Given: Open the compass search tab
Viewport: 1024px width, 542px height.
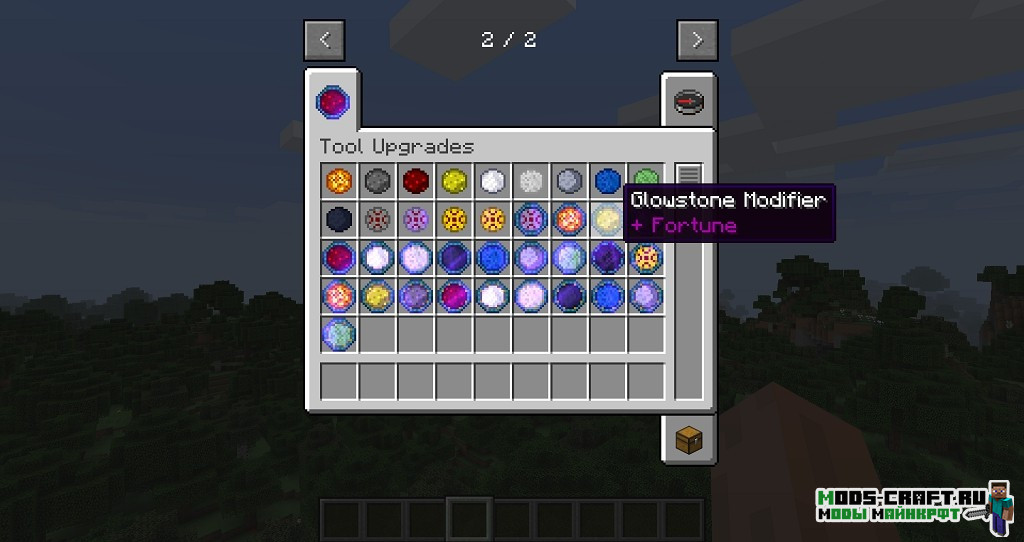Looking at the screenshot, I should coord(689,102).
